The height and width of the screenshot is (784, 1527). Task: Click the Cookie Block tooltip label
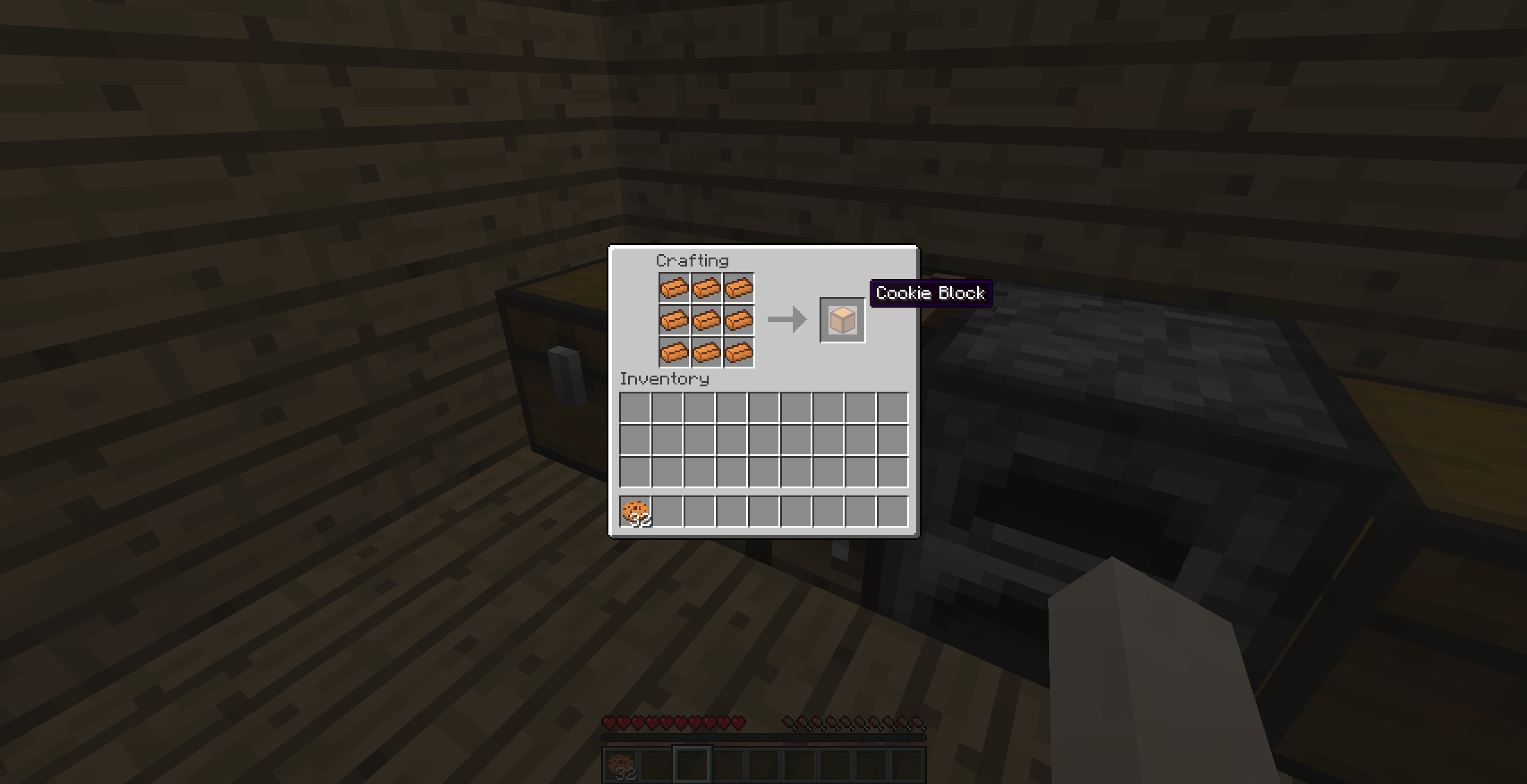coord(932,293)
